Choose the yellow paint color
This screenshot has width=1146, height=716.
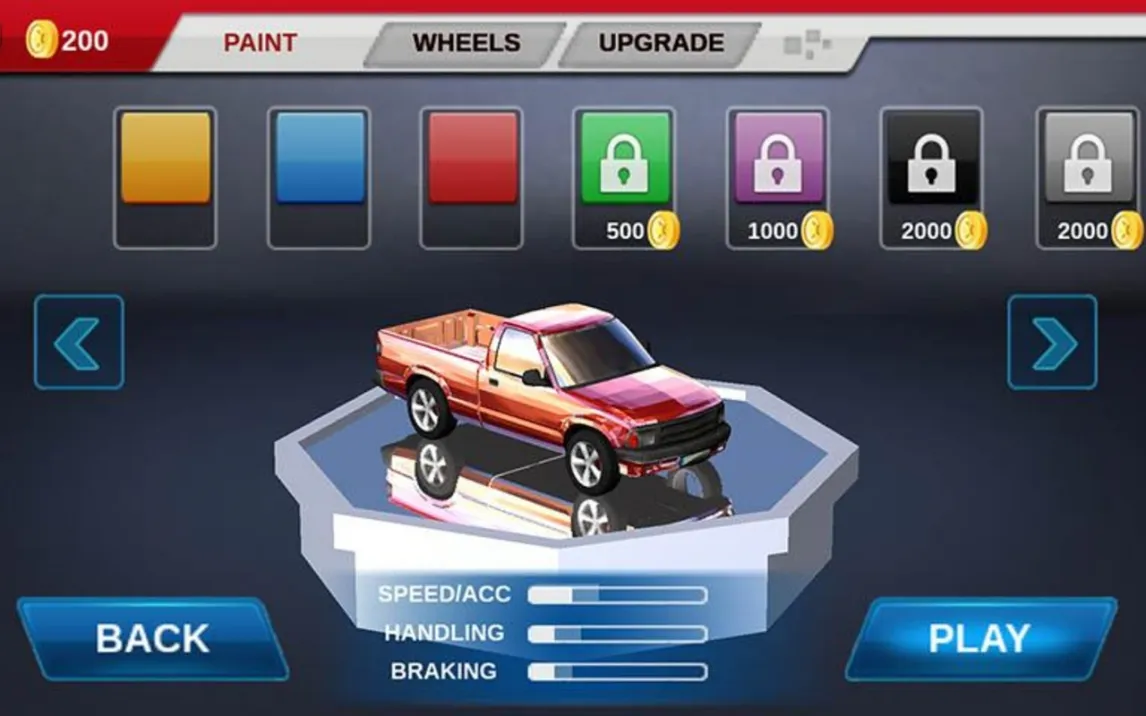[x=166, y=159]
